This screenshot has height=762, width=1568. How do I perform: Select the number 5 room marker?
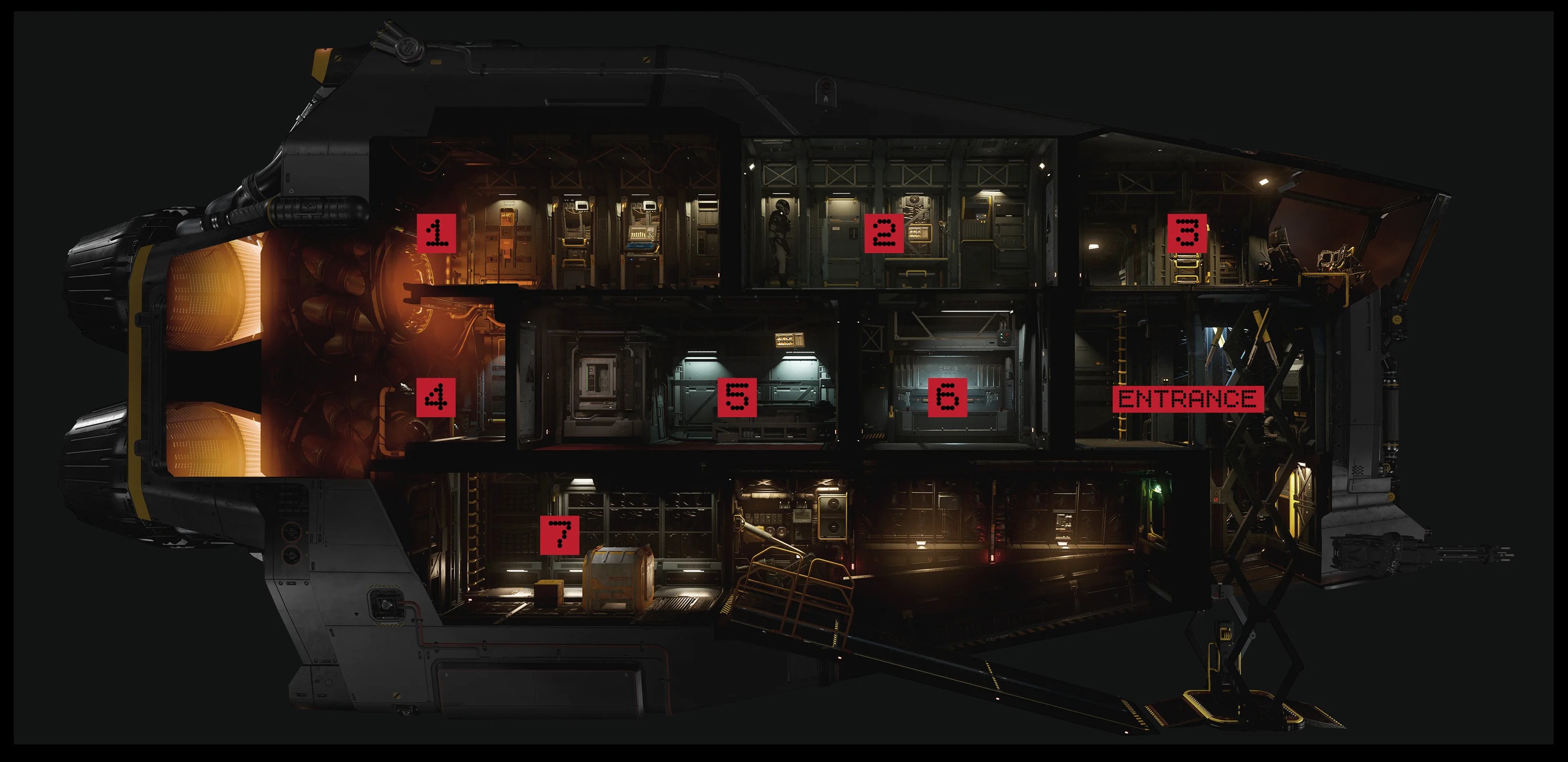[x=736, y=397]
